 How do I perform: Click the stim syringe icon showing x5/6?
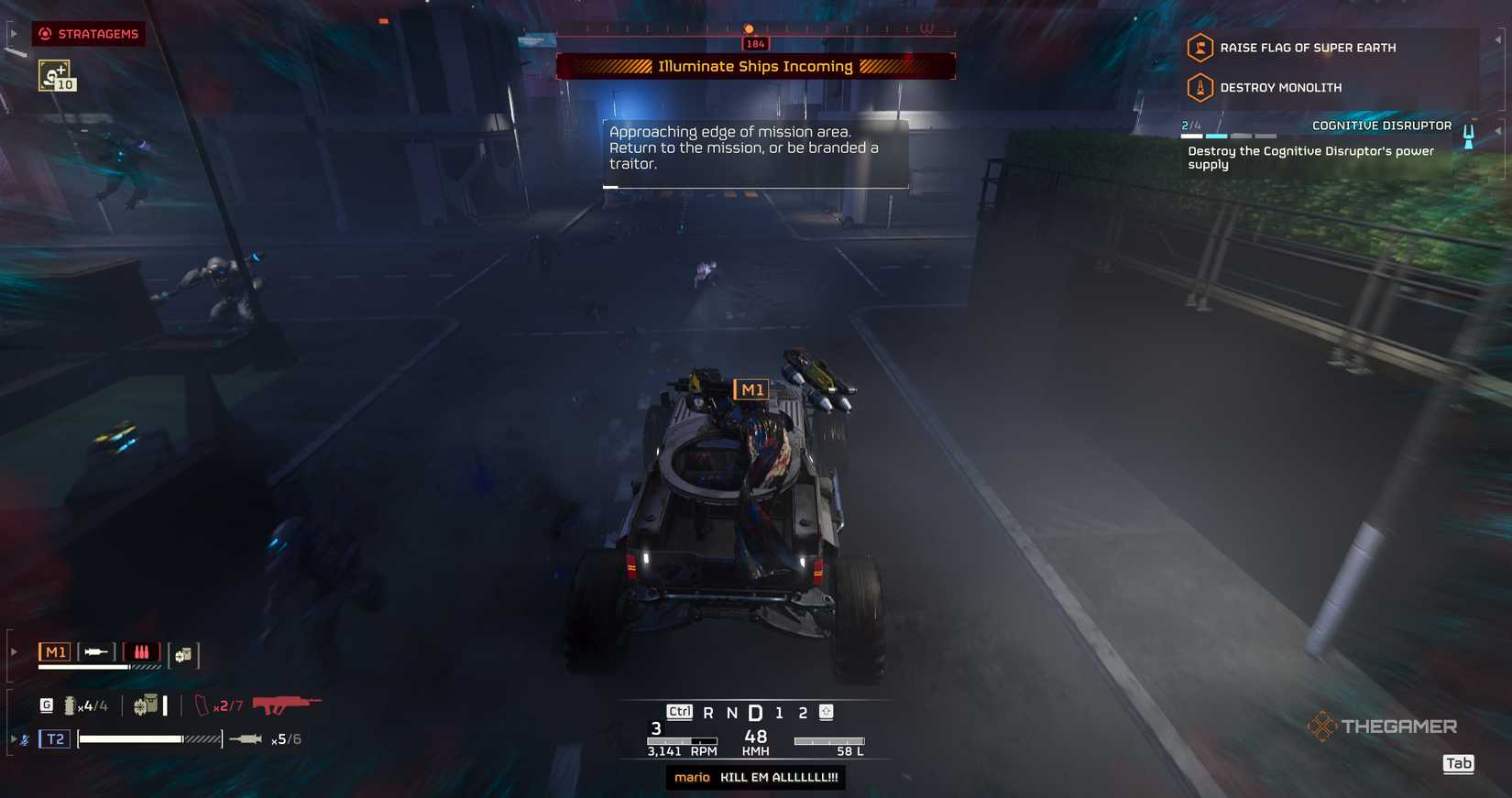[246, 738]
